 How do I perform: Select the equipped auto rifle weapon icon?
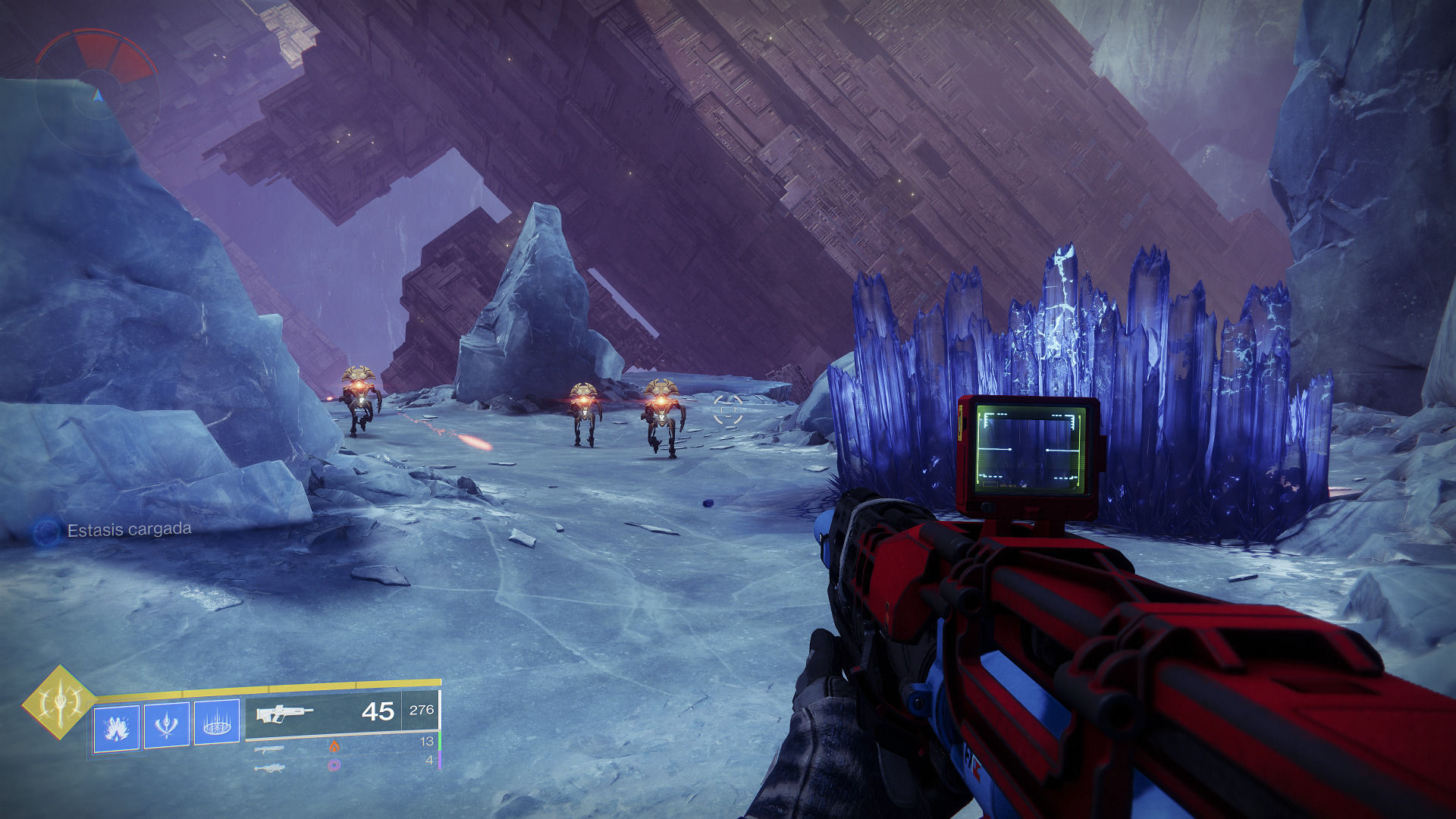click(x=284, y=714)
